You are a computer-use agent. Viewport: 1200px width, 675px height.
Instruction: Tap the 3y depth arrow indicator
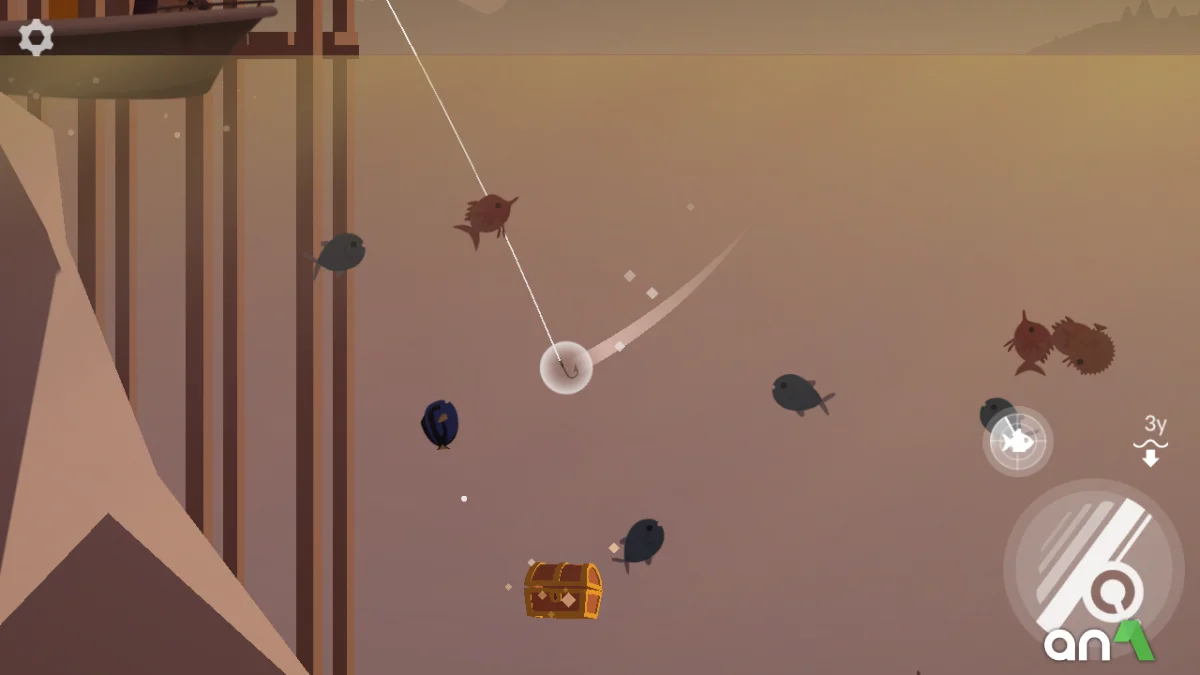1152,442
